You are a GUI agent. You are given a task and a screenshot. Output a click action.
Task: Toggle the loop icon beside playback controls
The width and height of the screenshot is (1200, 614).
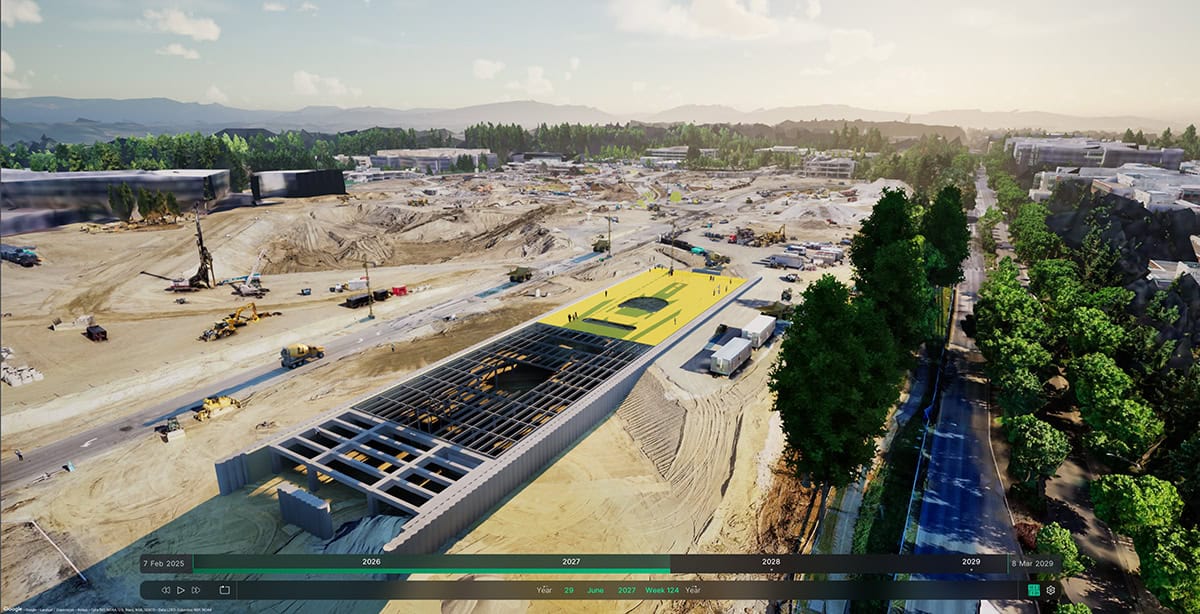click(x=225, y=590)
